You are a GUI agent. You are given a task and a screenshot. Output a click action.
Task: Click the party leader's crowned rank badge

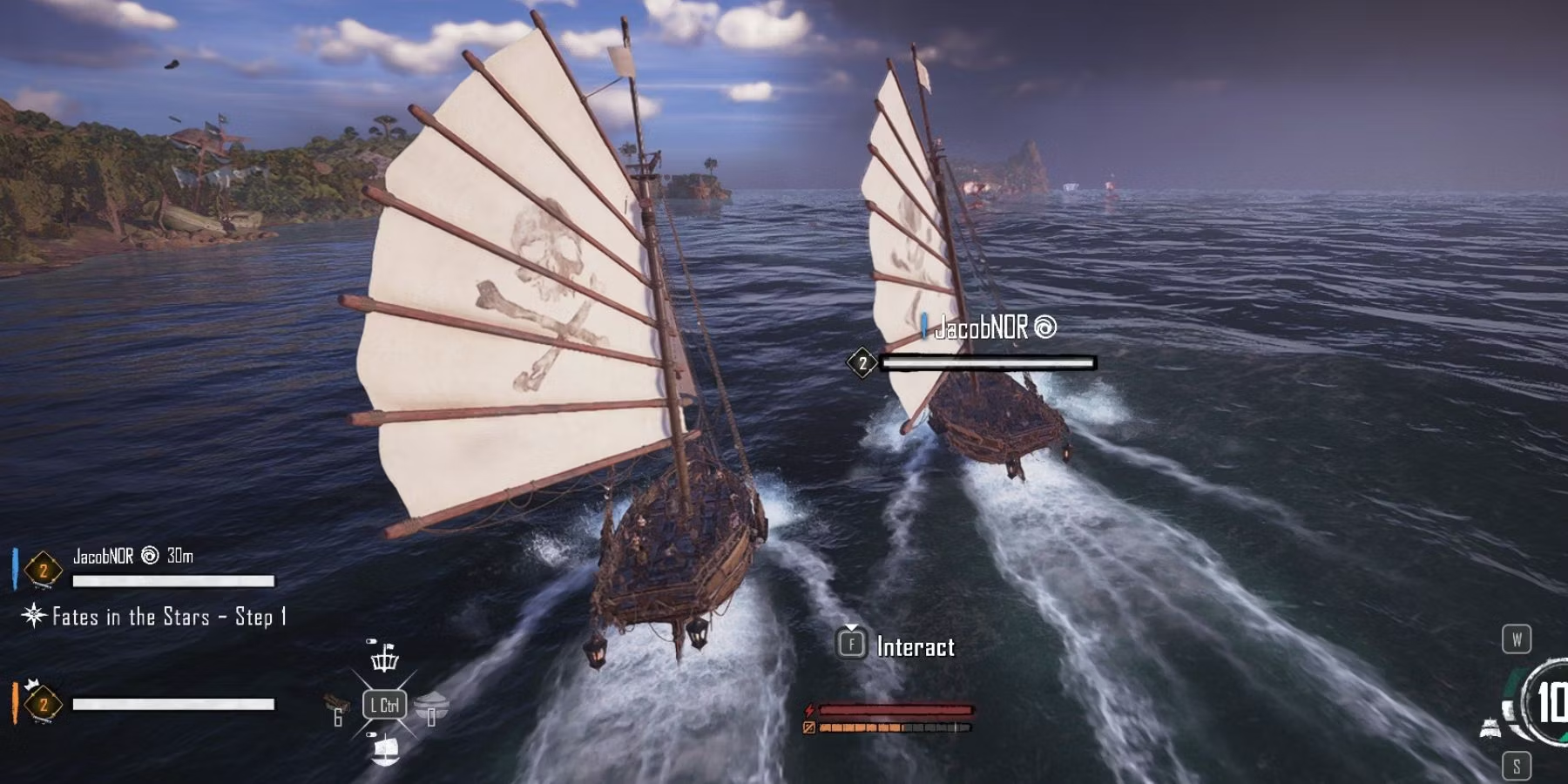(x=42, y=703)
